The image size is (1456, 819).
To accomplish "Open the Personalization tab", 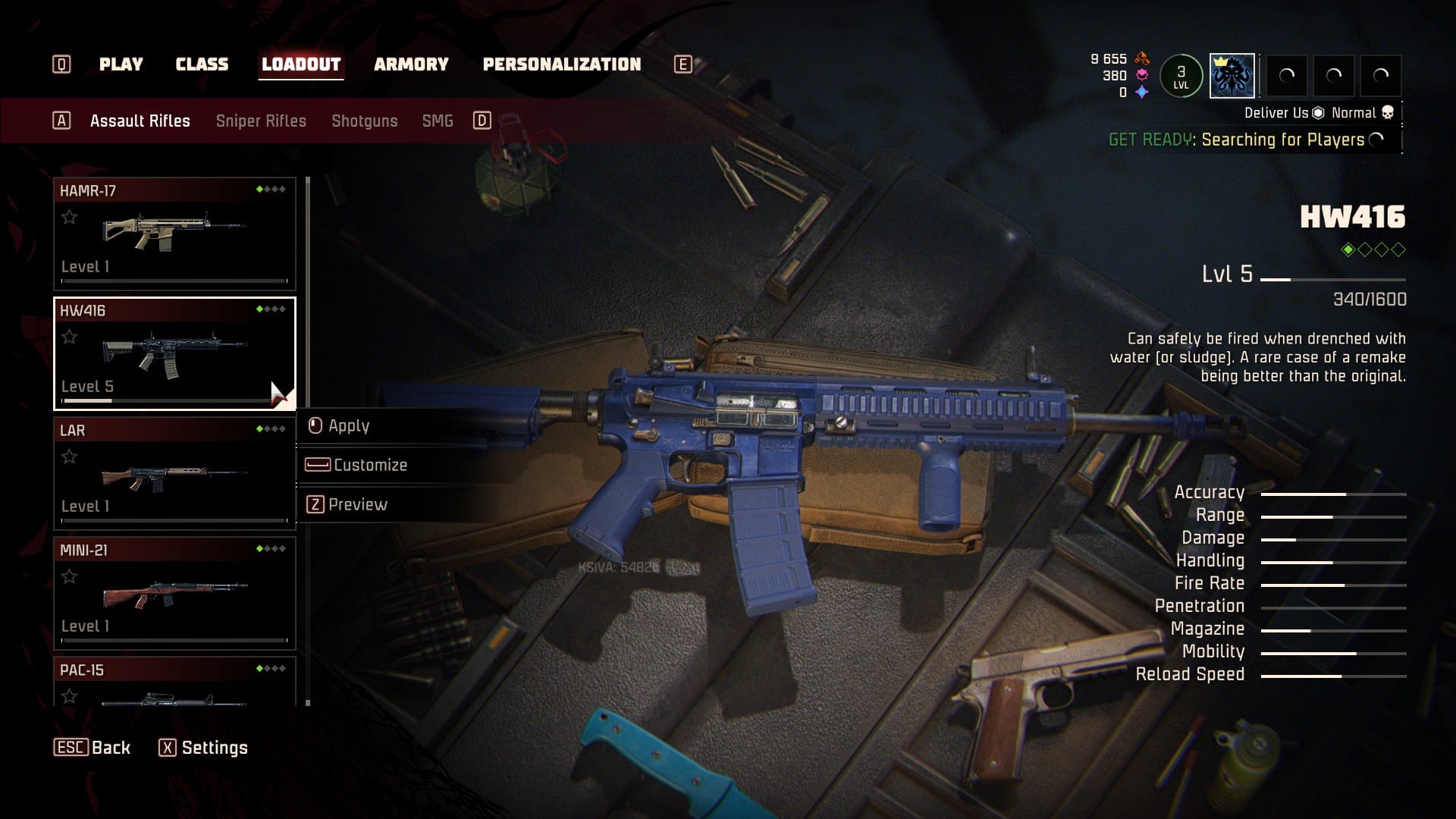I will point(562,64).
